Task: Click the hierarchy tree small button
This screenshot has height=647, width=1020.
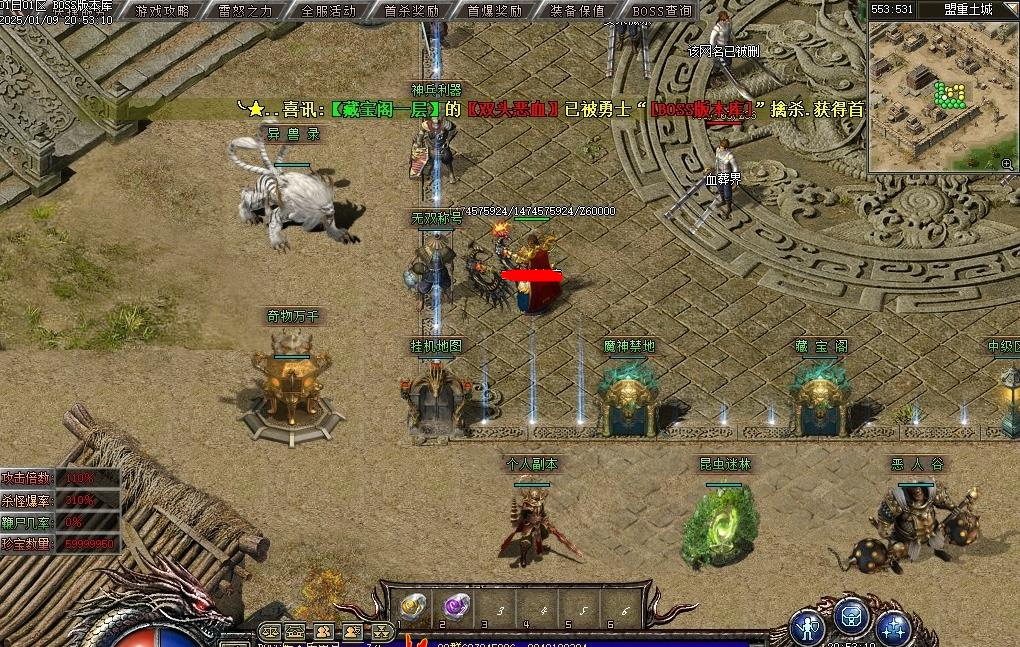Action: (382, 632)
